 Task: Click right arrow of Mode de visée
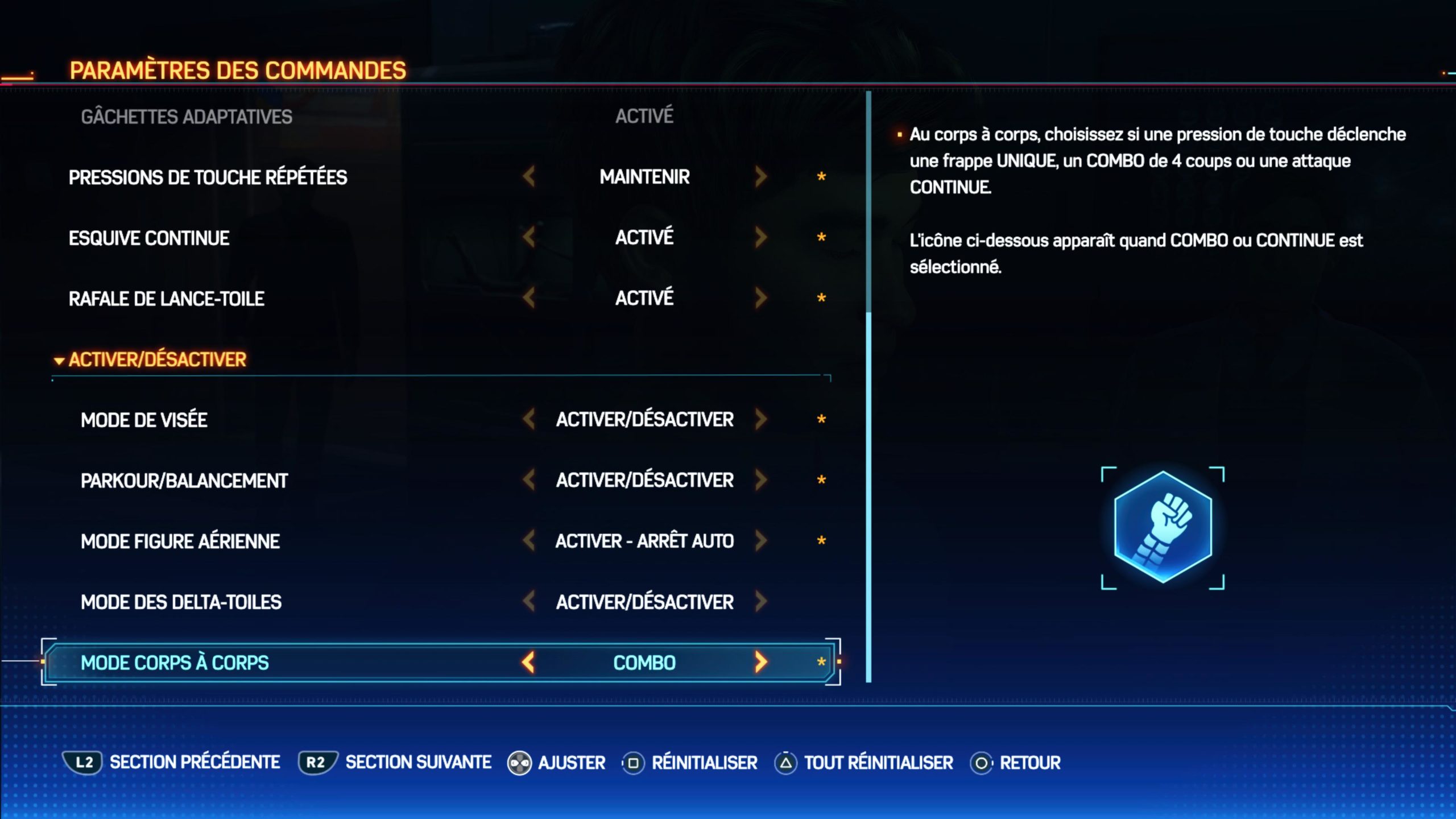point(761,419)
